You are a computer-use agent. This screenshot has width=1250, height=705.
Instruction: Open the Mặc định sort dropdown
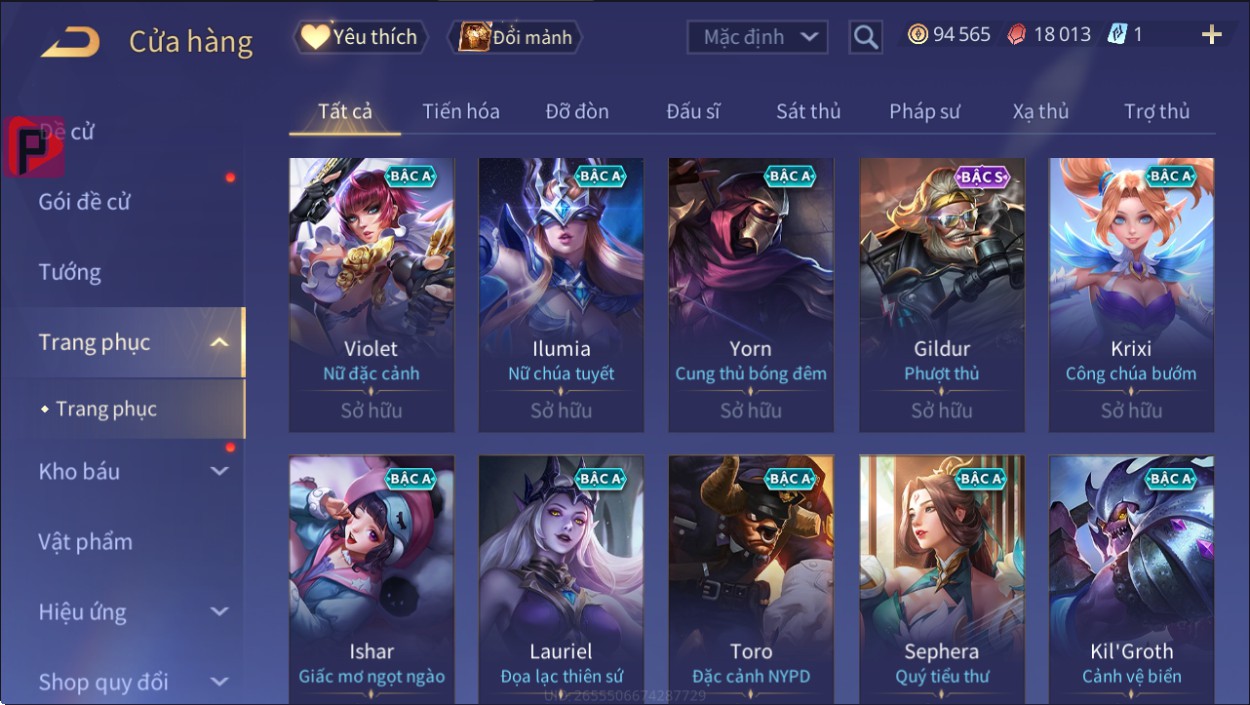pyautogui.click(x=758, y=38)
